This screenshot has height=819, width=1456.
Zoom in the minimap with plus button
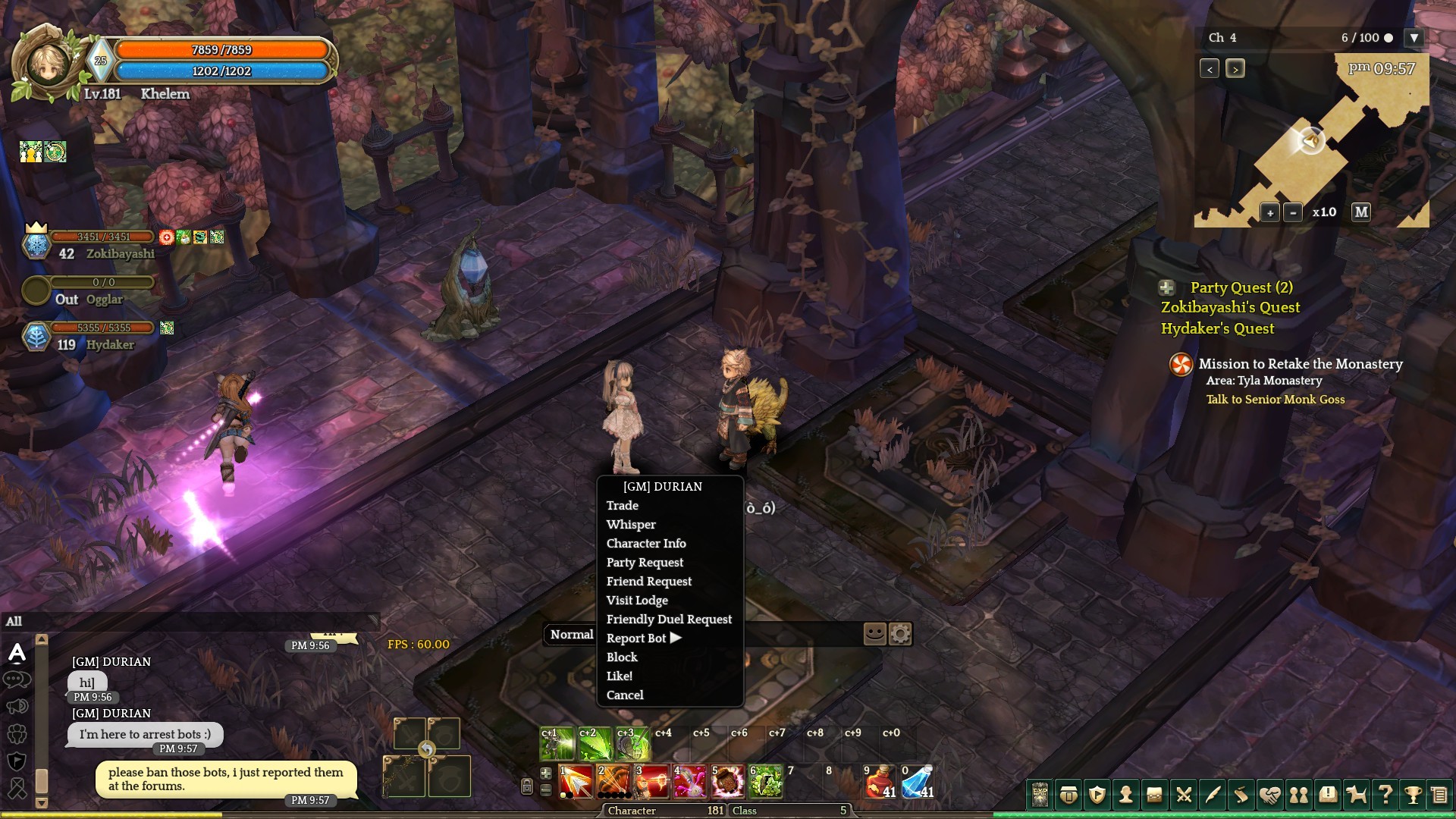tap(1270, 213)
